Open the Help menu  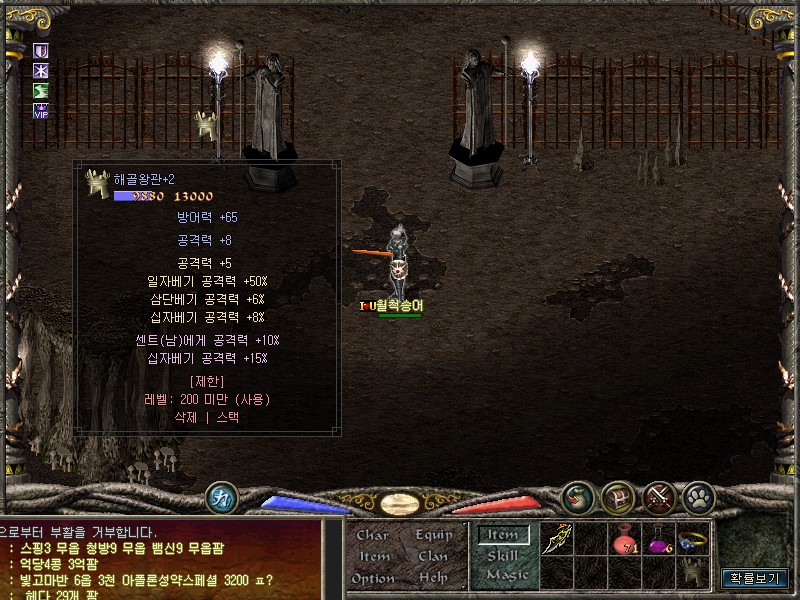(x=434, y=578)
